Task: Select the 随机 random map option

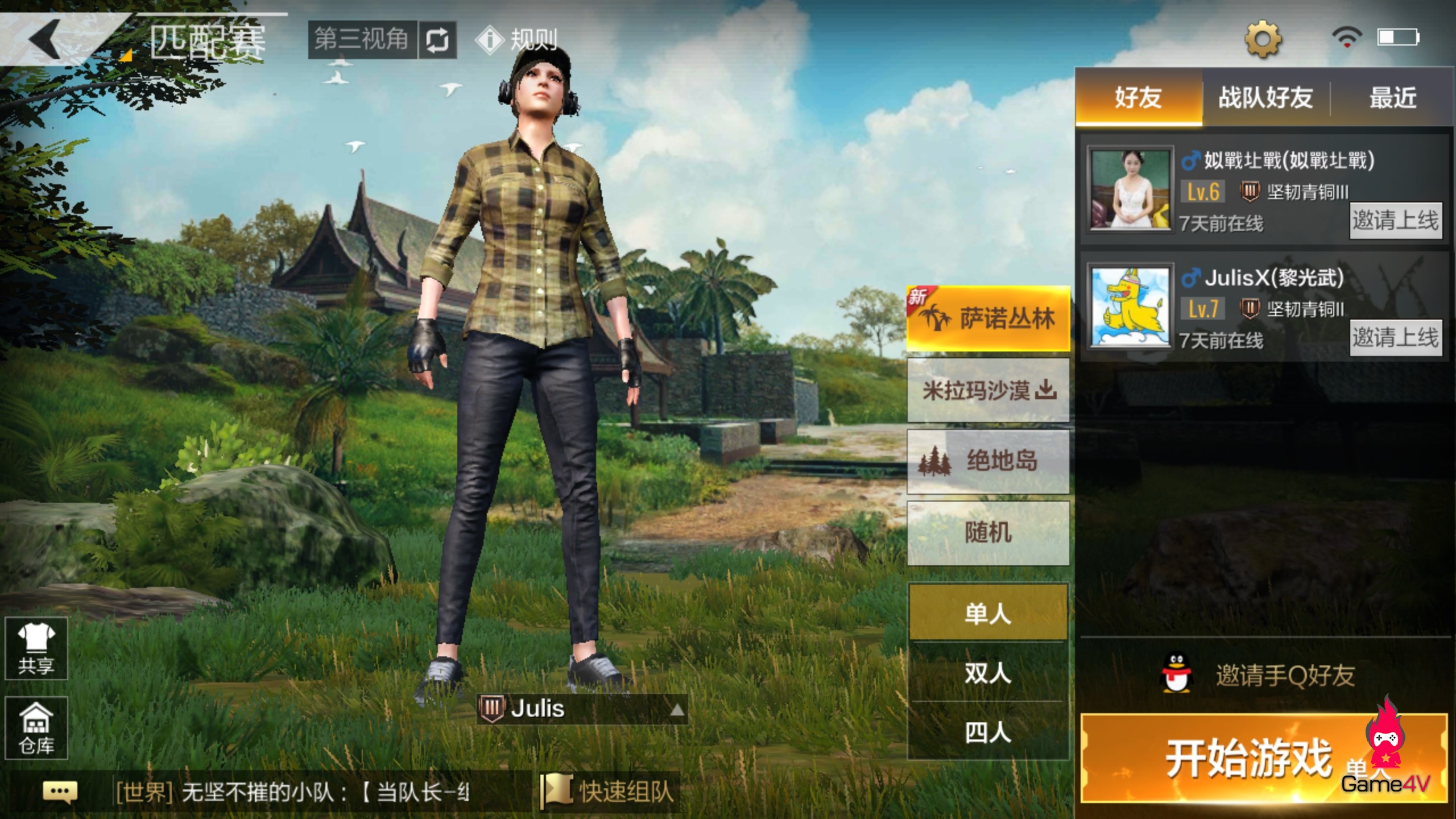Action: [x=988, y=533]
